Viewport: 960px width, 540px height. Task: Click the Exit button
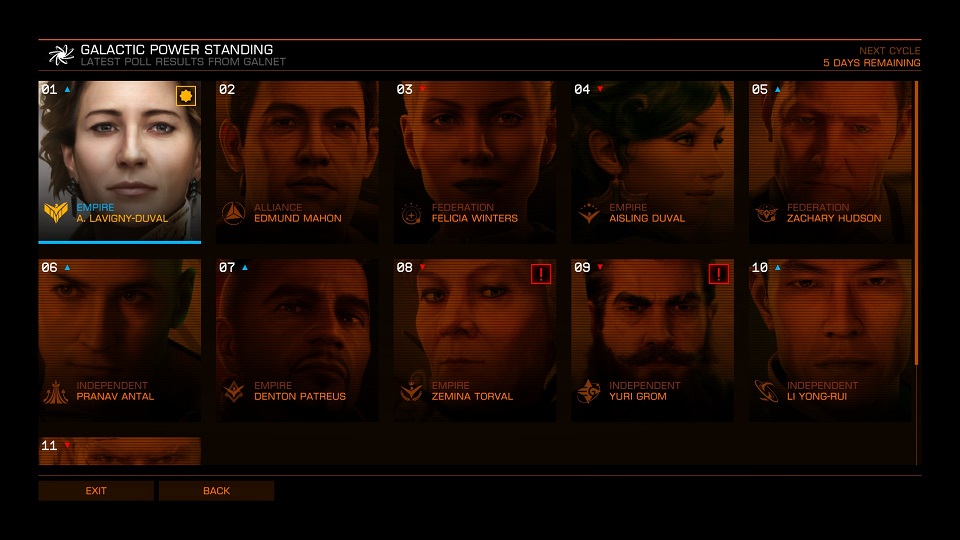96,491
